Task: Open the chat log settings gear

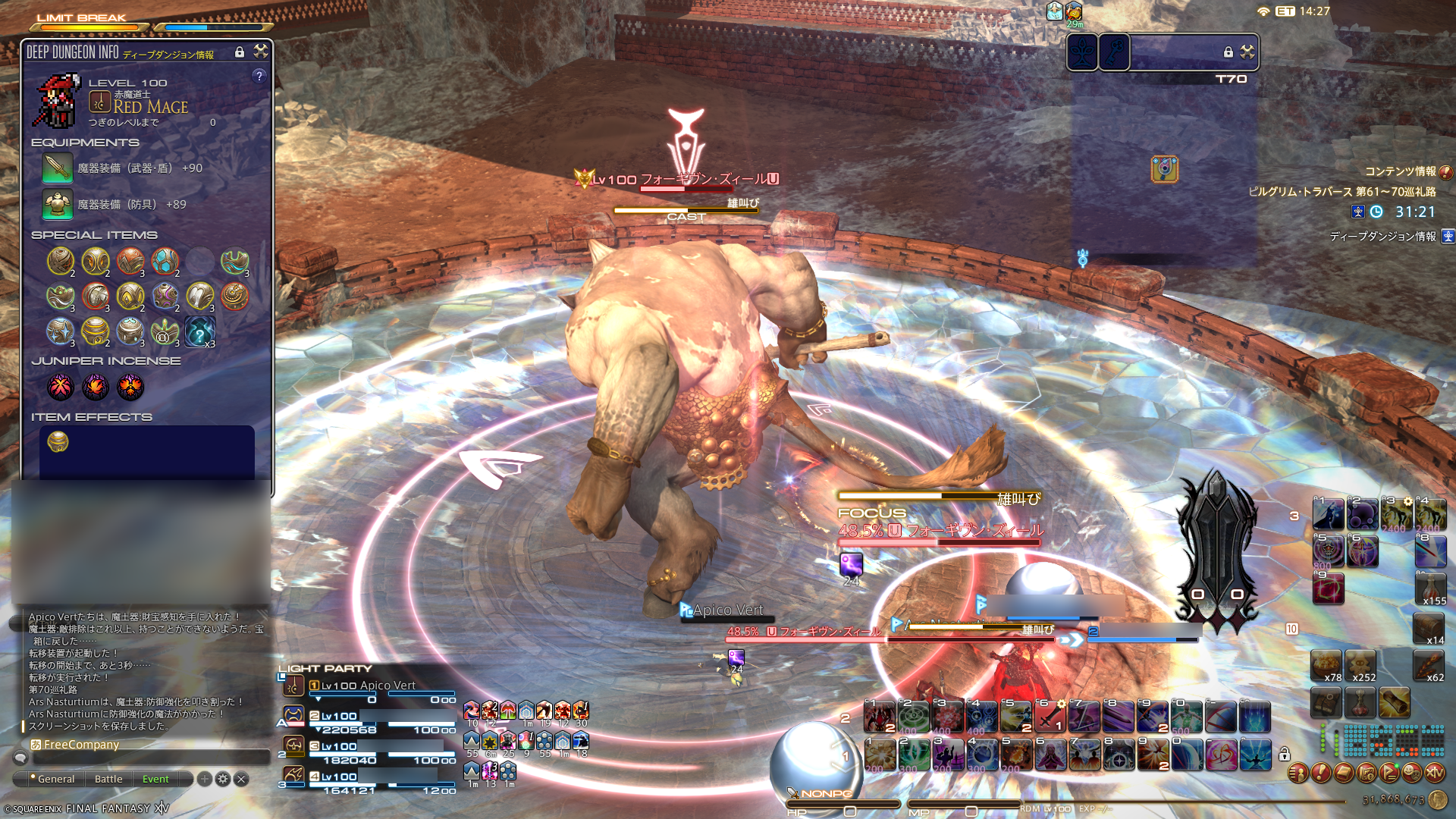Action: 223,779
